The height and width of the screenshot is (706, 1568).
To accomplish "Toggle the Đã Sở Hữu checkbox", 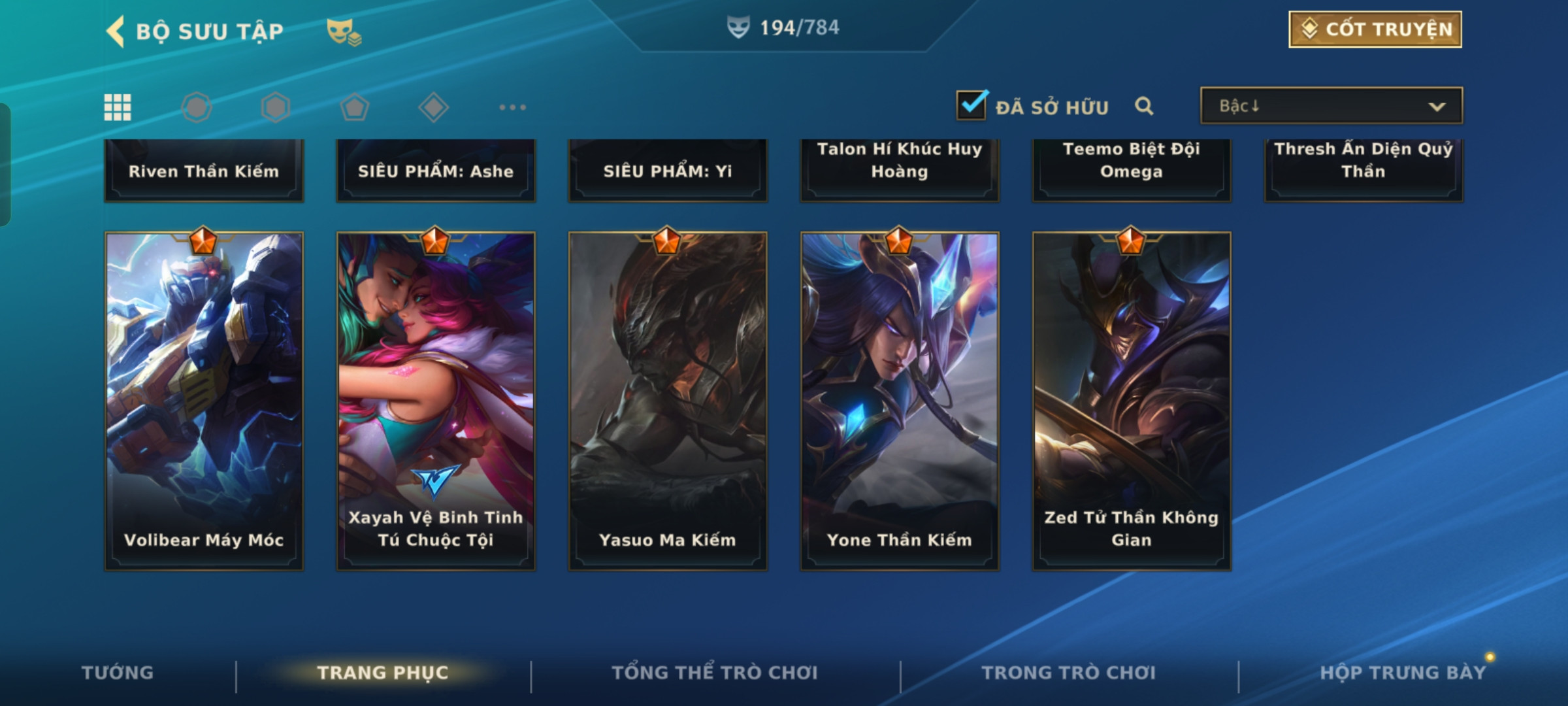I will [x=971, y=105].
